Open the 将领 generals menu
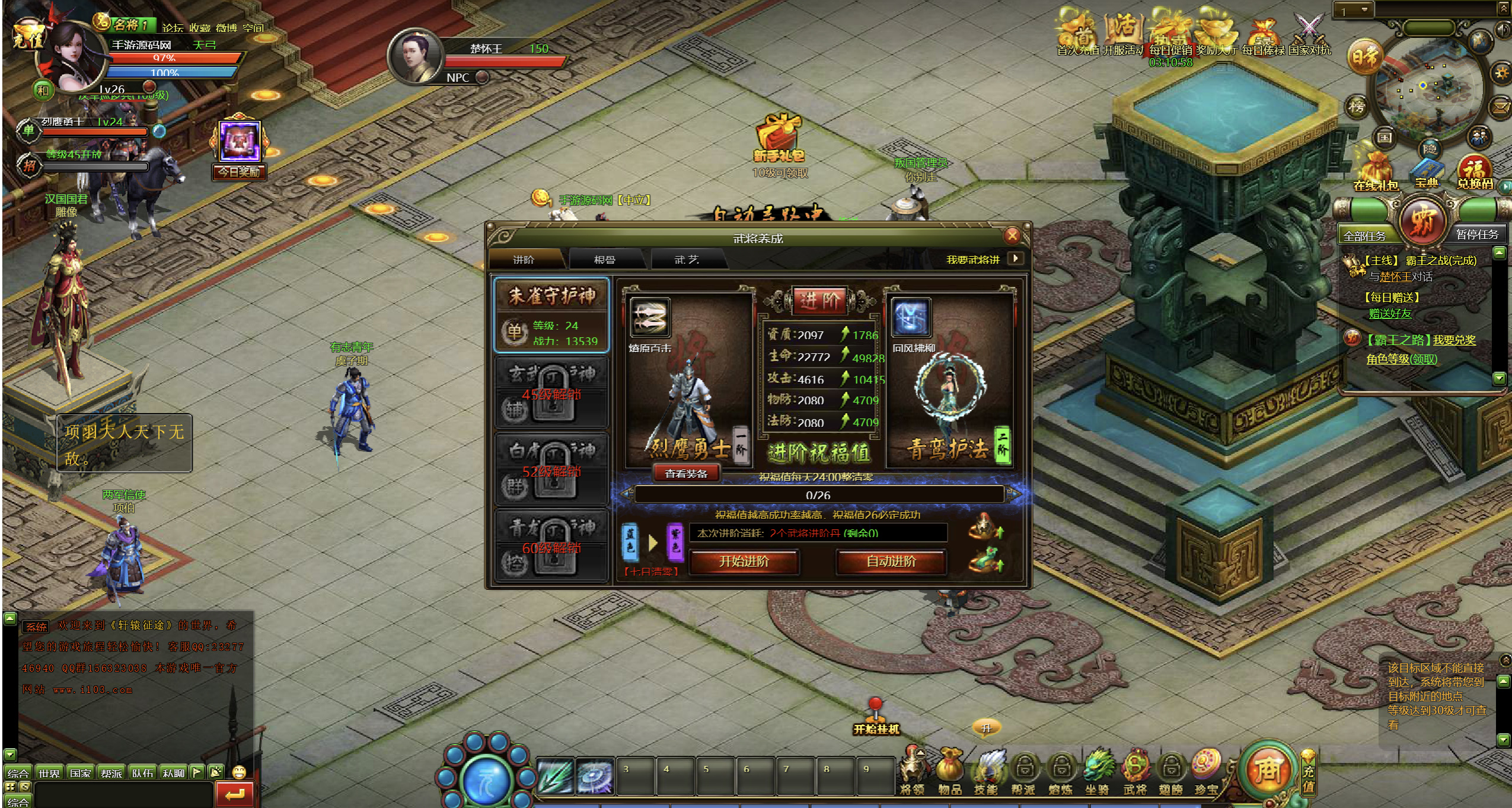This screenshot has height=808, width=1512. coord(913,771)
